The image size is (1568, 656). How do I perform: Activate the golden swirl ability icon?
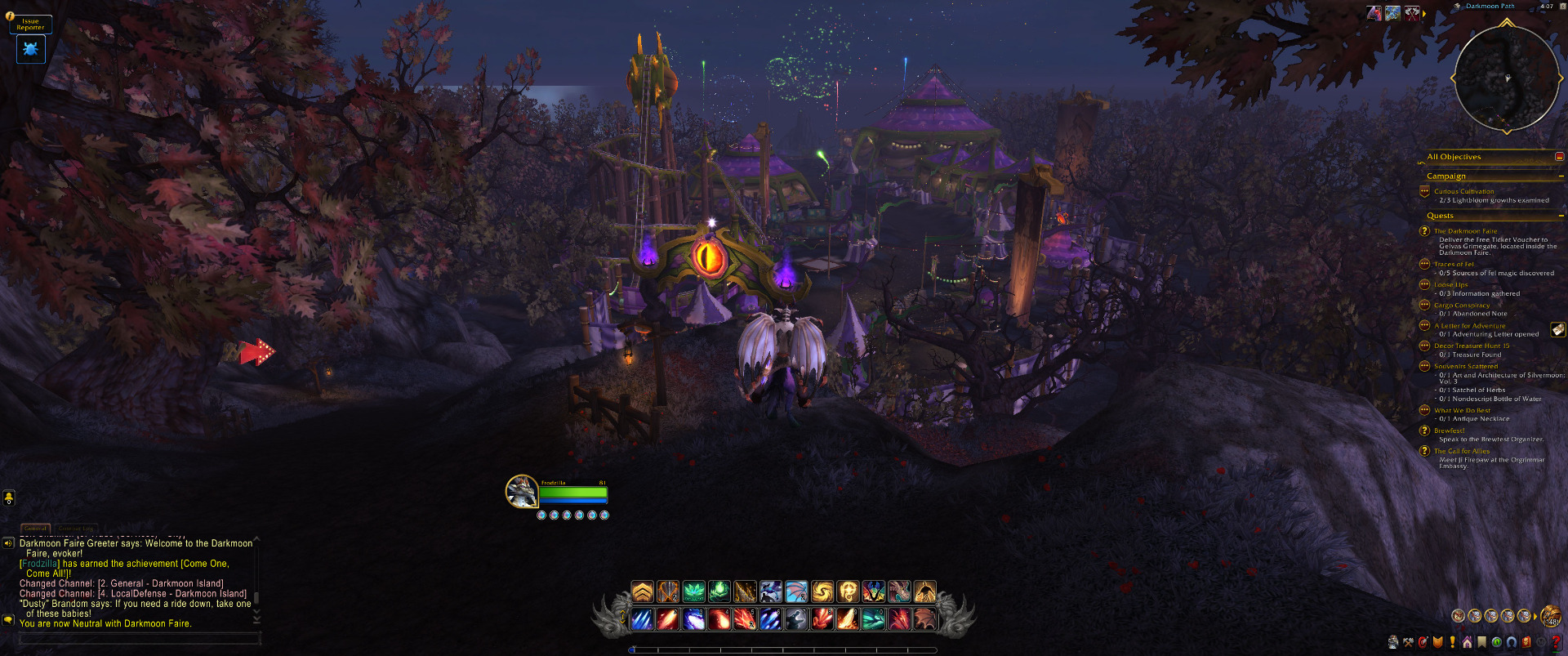822,591
